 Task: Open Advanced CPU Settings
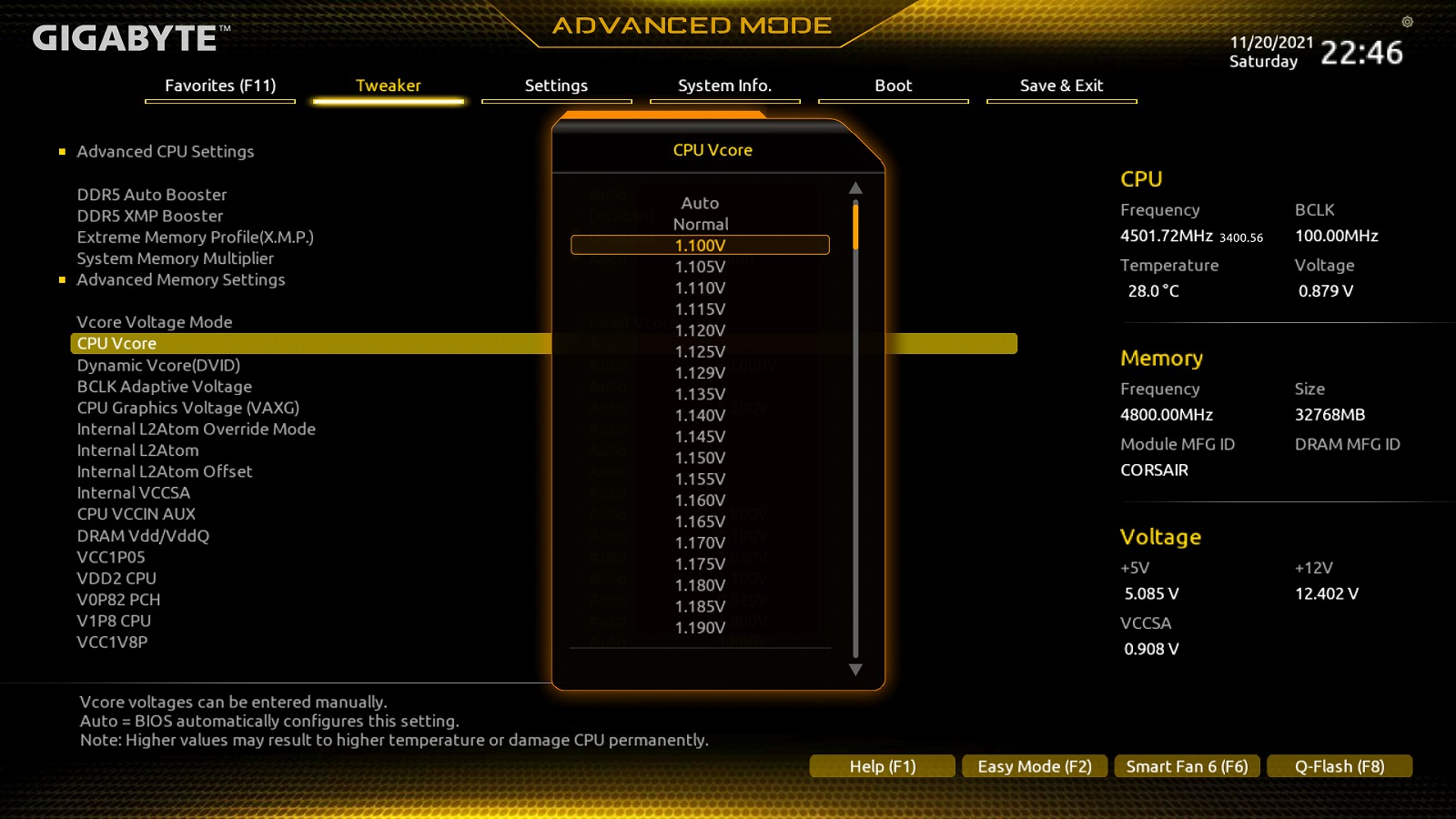coord(166,151)
